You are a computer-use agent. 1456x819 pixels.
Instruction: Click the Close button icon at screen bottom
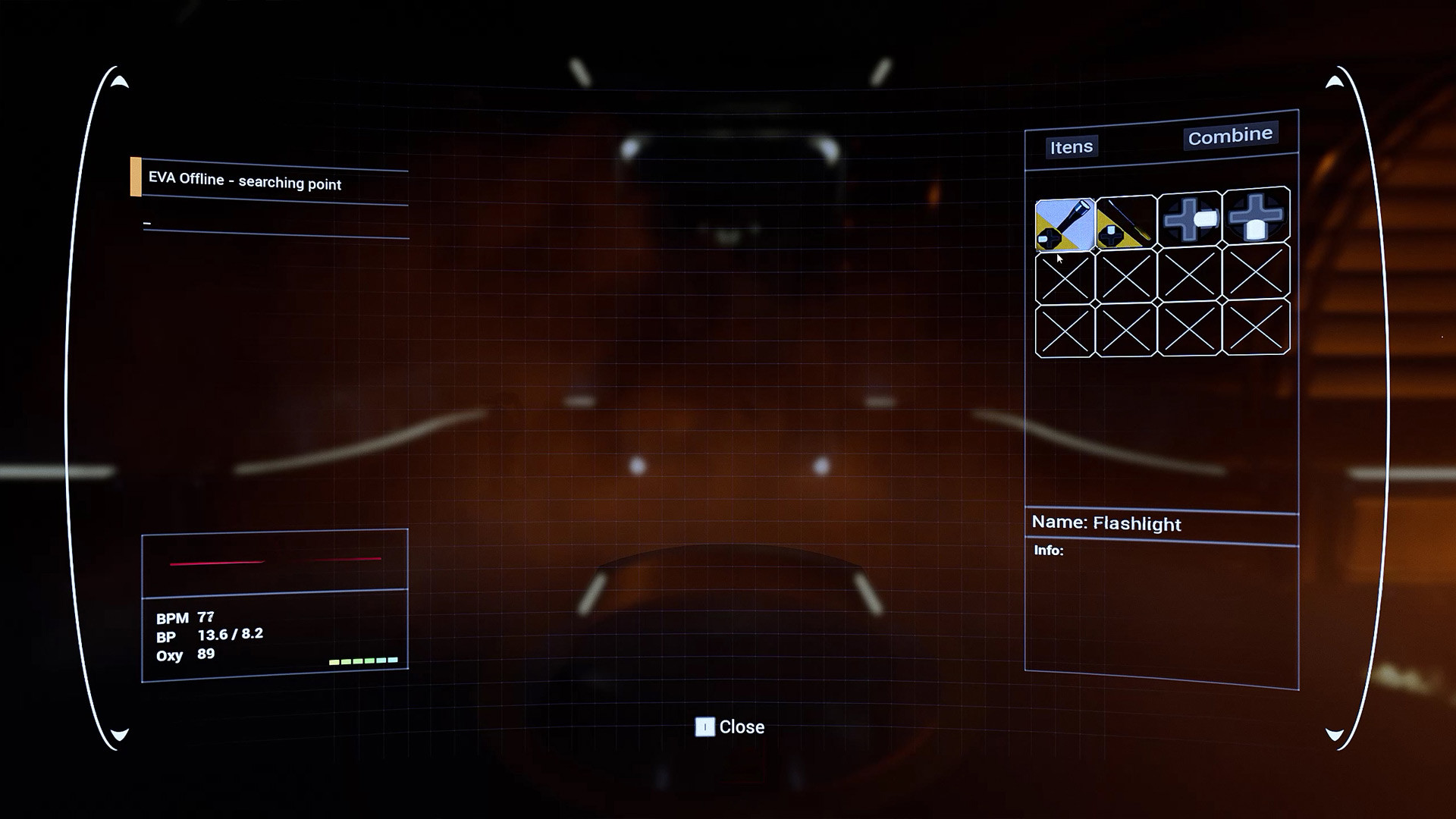(705, 727)
